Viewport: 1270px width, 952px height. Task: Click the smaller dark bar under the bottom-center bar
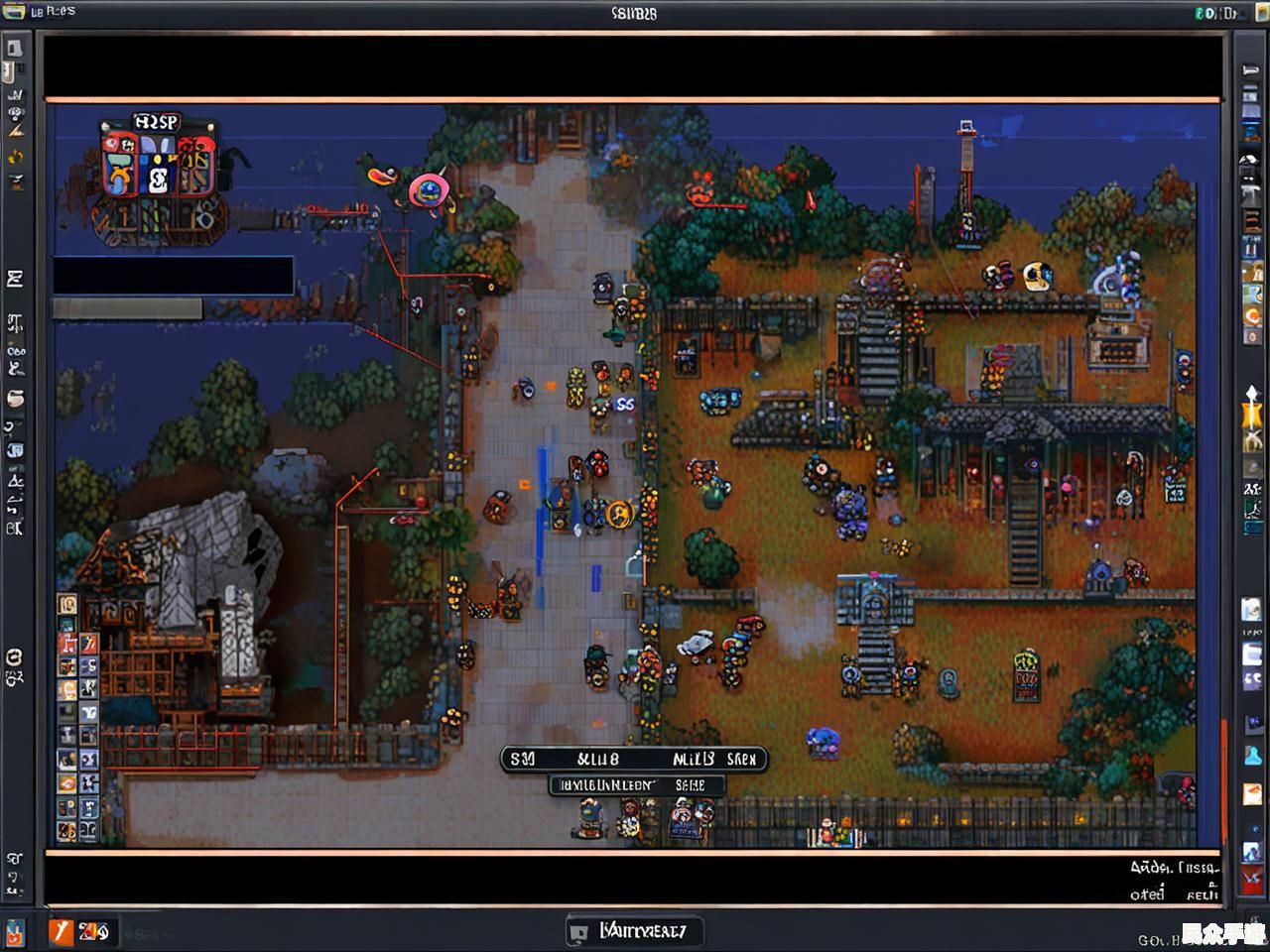[x=636, y=785]
